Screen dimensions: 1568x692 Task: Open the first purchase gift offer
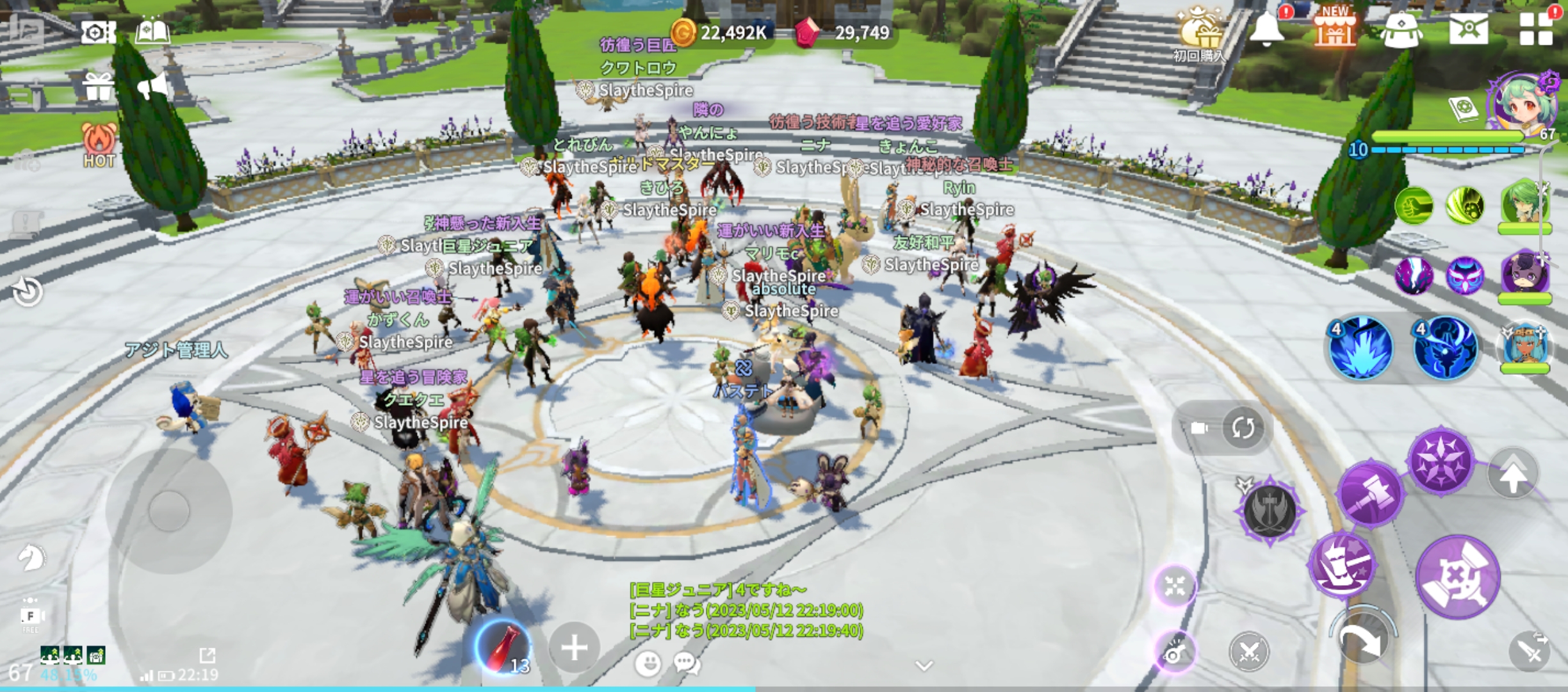pos(1199,33)
